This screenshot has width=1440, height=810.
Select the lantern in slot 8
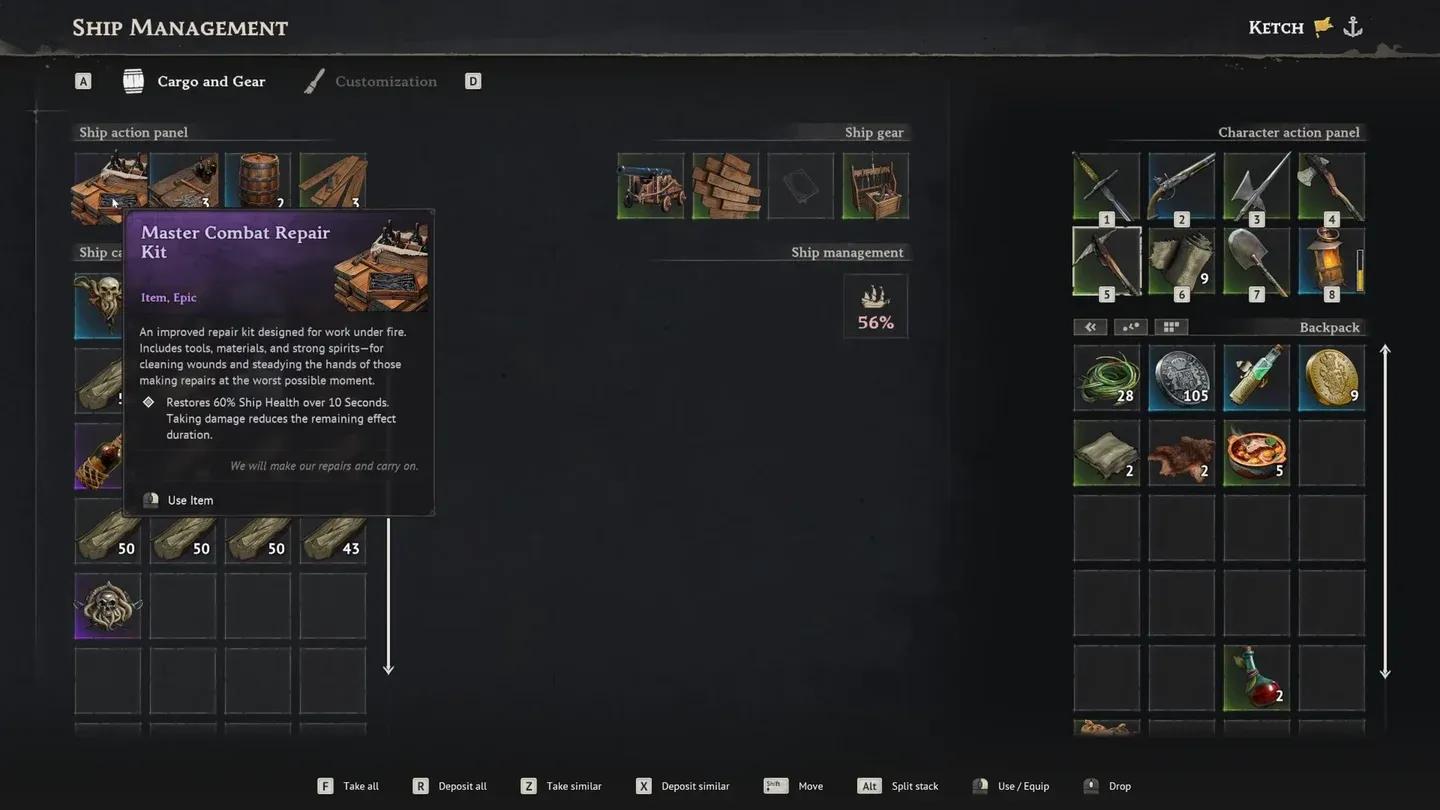coord(1325,261)
